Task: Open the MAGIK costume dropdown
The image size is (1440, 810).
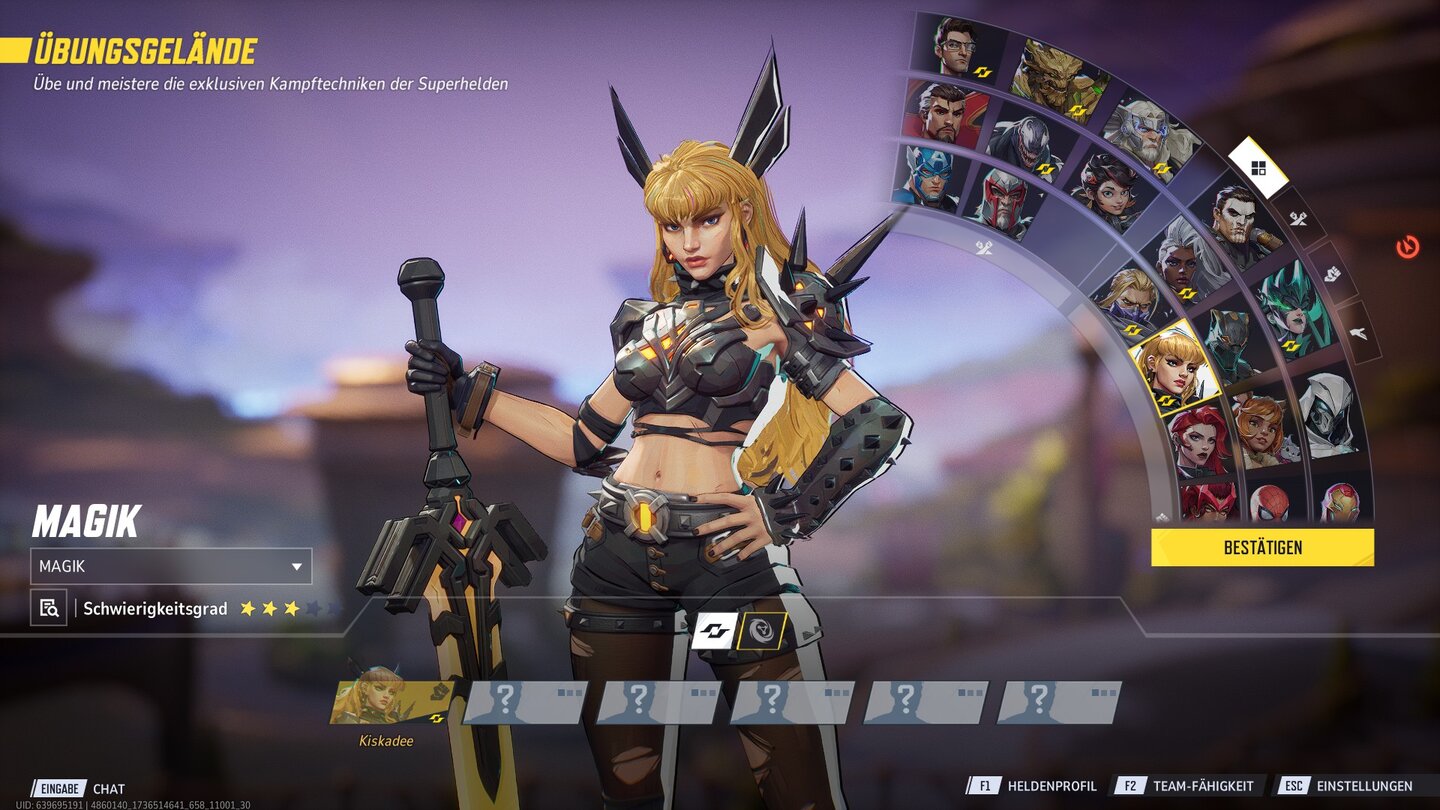Action: click(x=171, y=566)
